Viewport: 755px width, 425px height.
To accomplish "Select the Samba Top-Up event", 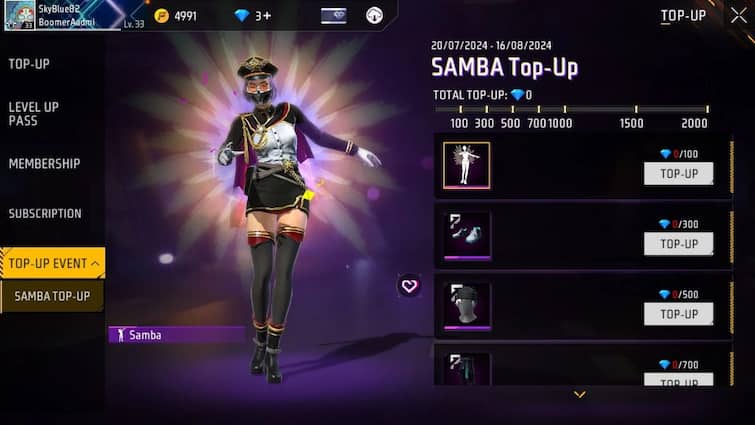I will (x=52, y=296).
